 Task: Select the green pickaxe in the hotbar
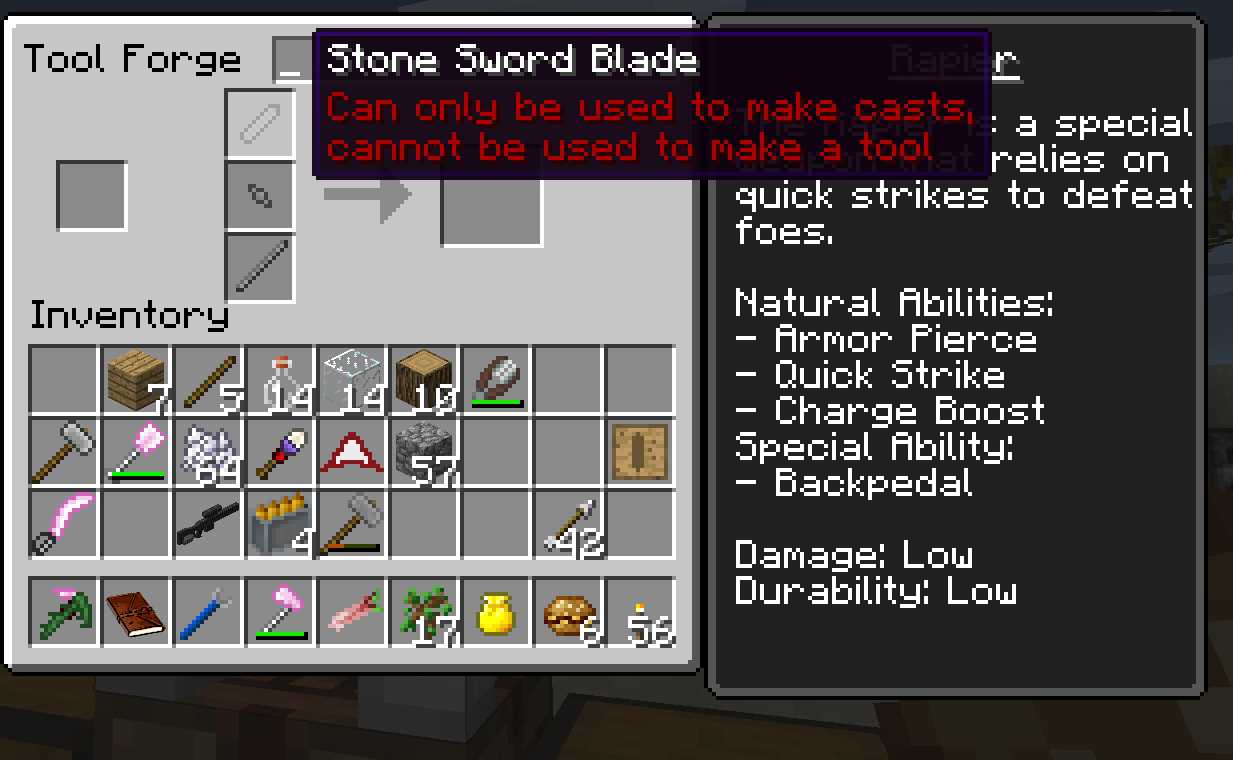[x=65, y=612]
